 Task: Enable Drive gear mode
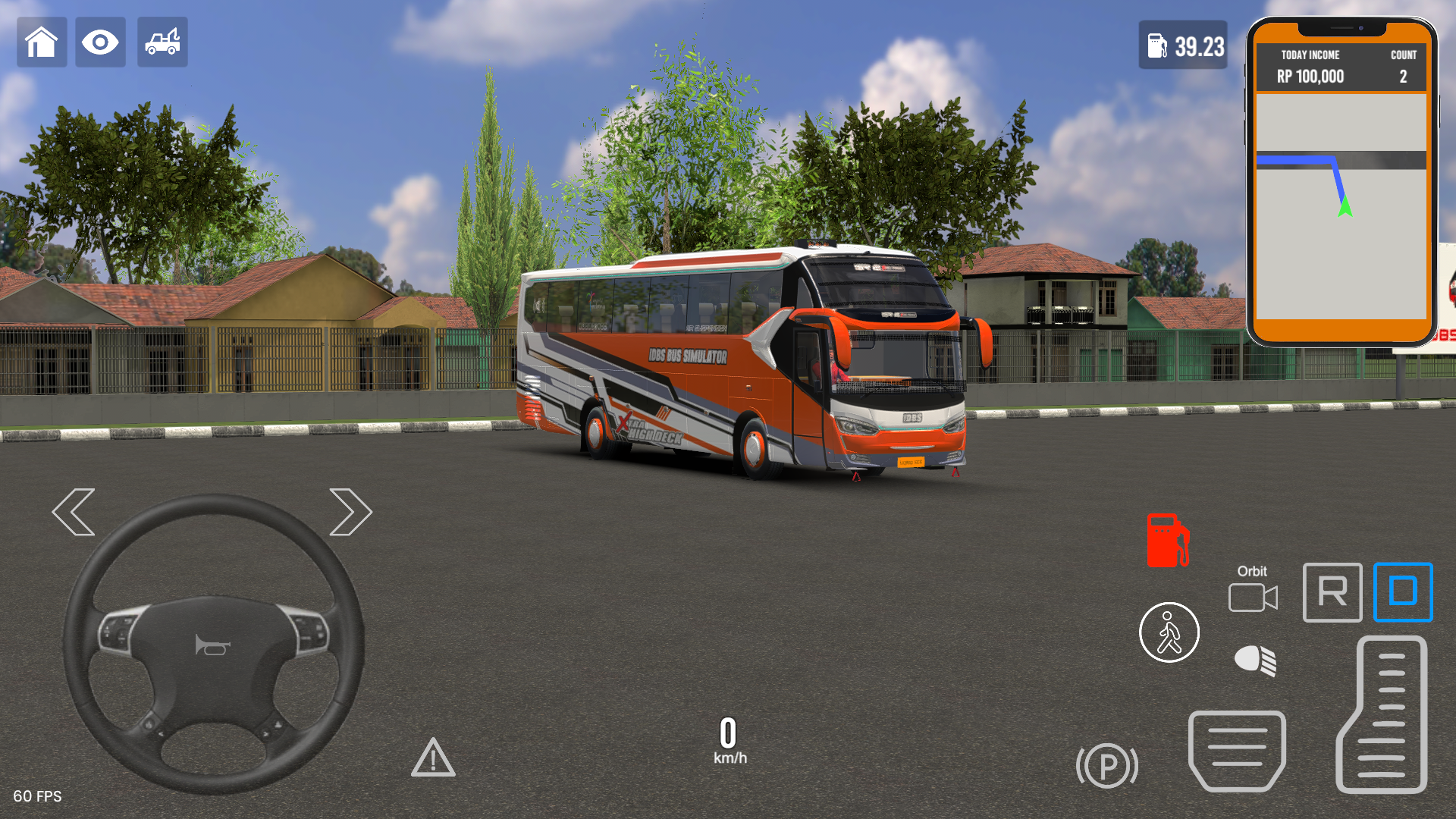click(1402, 593)
